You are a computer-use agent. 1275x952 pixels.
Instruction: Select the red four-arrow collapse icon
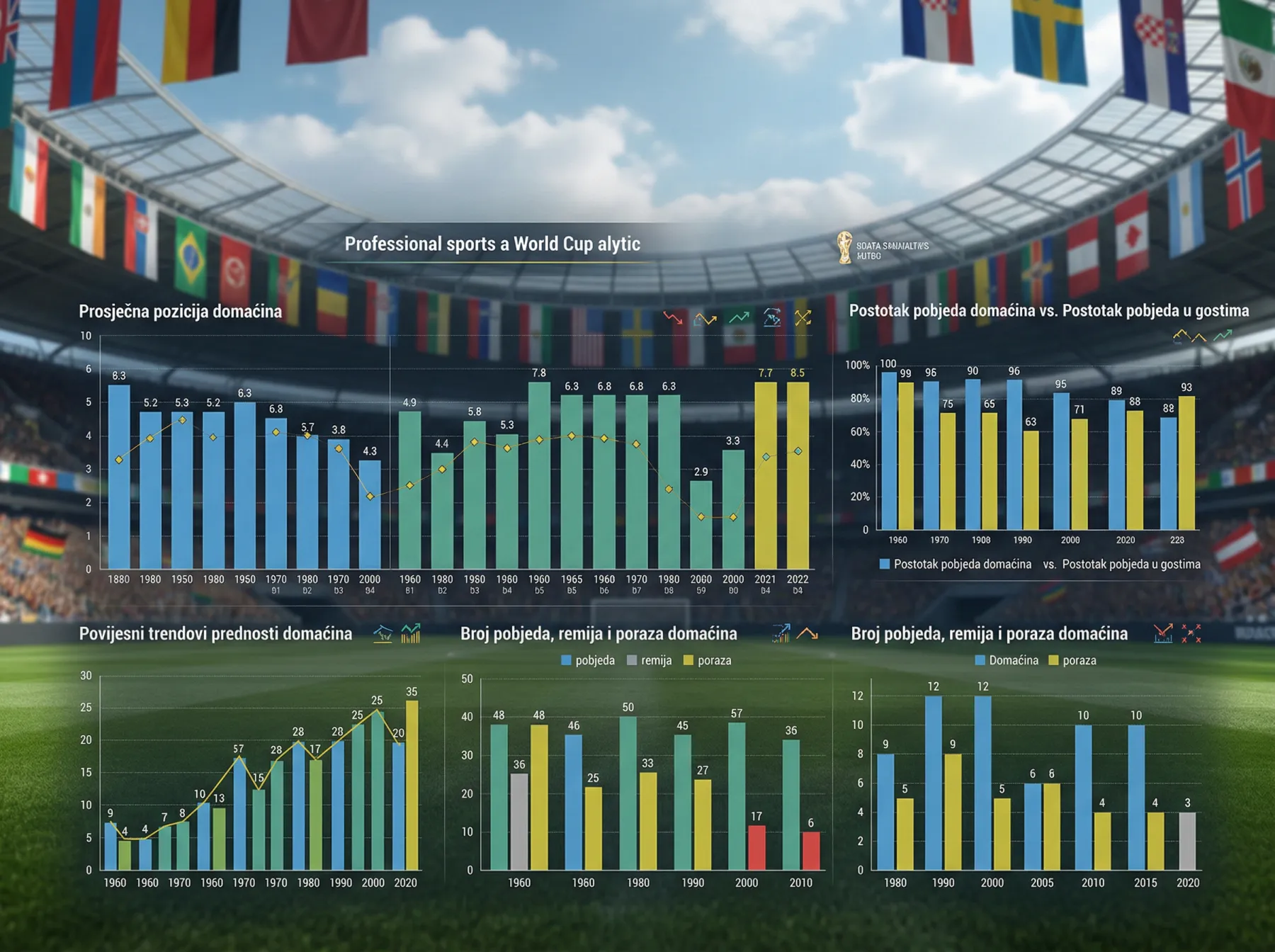tap(1191, 633)
